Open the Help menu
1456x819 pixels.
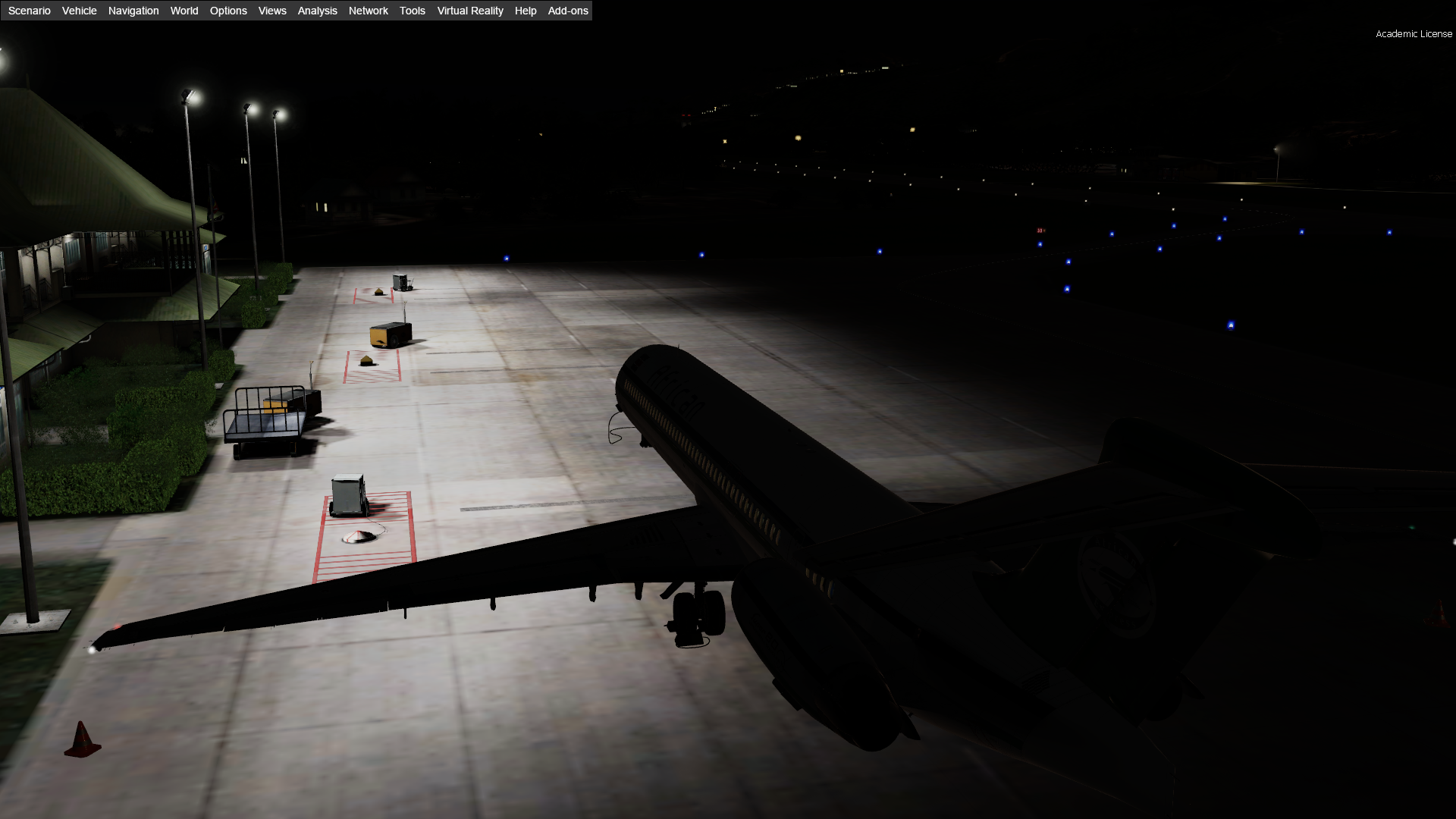[x=526, y=11]
